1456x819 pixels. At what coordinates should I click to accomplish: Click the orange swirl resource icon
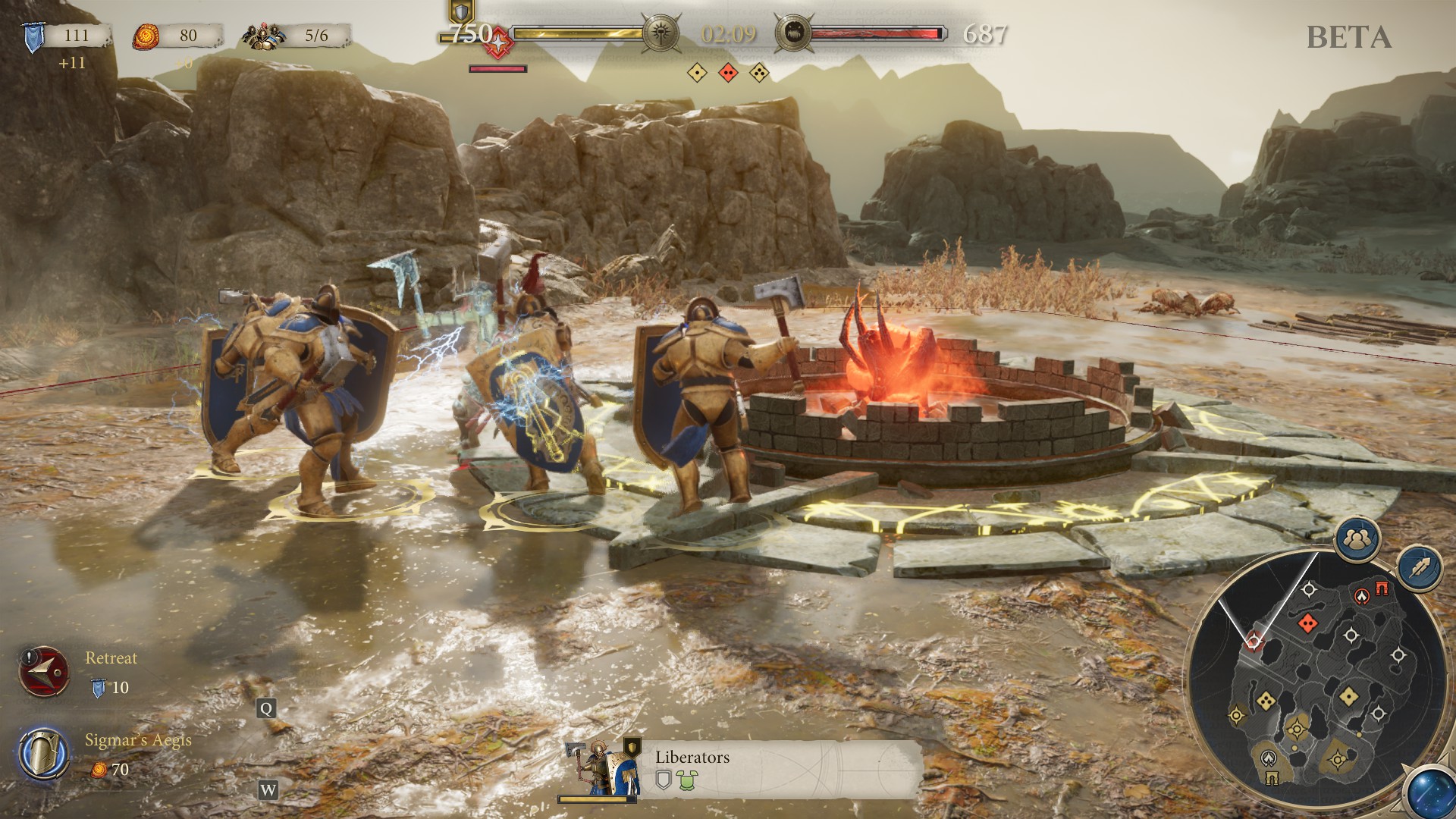coord(146,36)
